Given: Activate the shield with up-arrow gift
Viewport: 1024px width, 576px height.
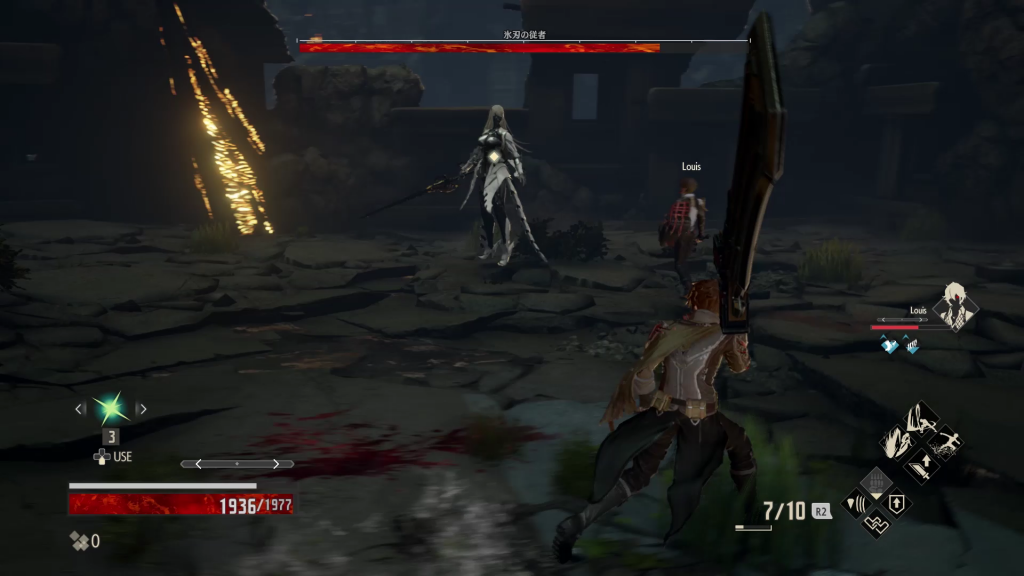Looking at the screenshot, I should pos(897,501).
